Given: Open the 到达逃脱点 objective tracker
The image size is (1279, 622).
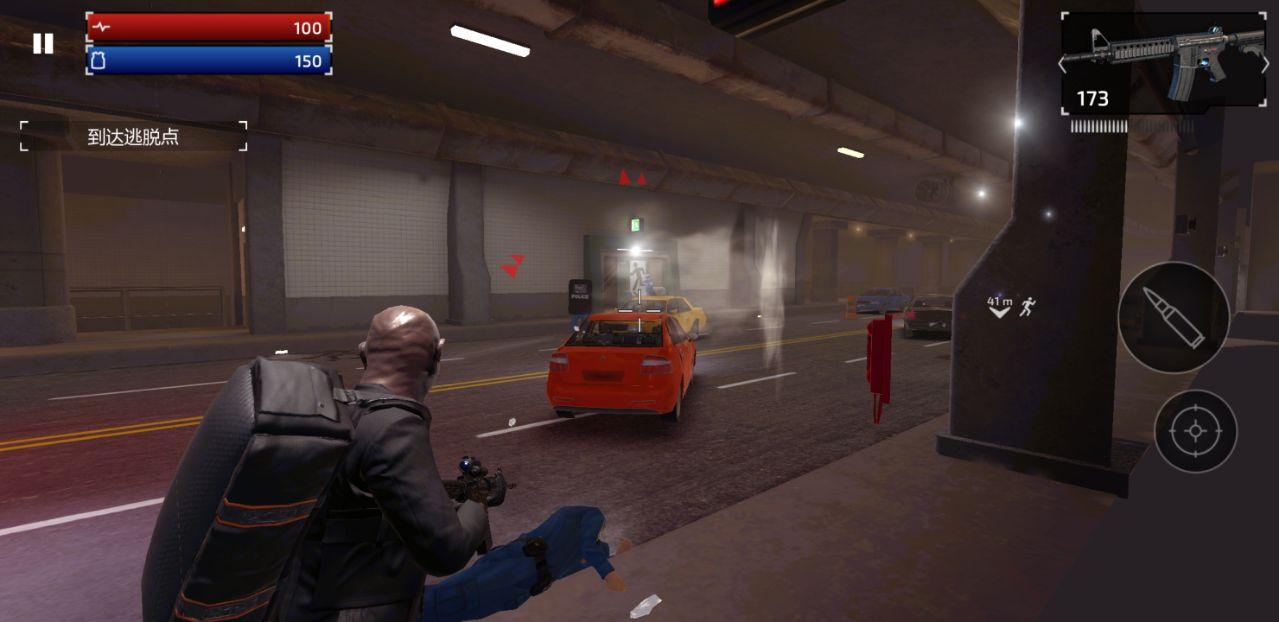Looking at the screenshot, I should tap(133, 137).
